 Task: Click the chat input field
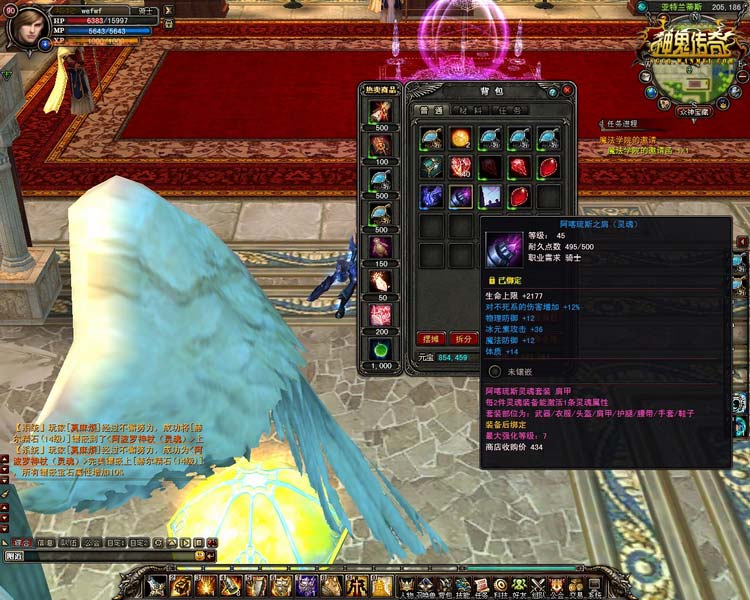[100, 555]
